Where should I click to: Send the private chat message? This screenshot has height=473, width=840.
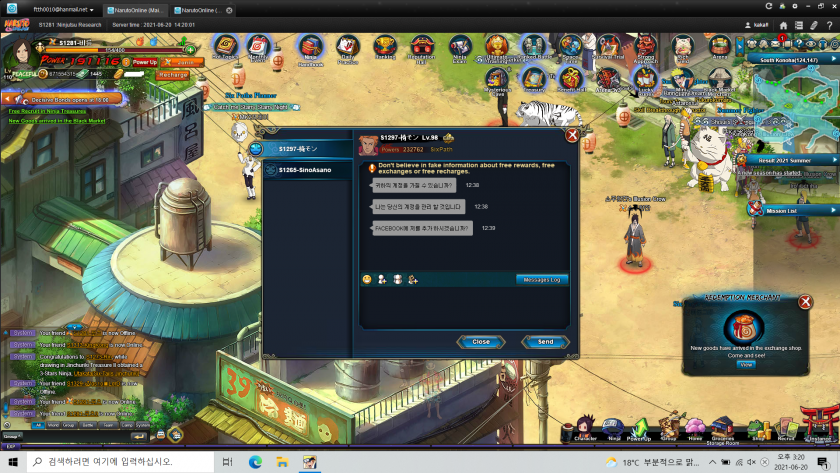point(545,342)
